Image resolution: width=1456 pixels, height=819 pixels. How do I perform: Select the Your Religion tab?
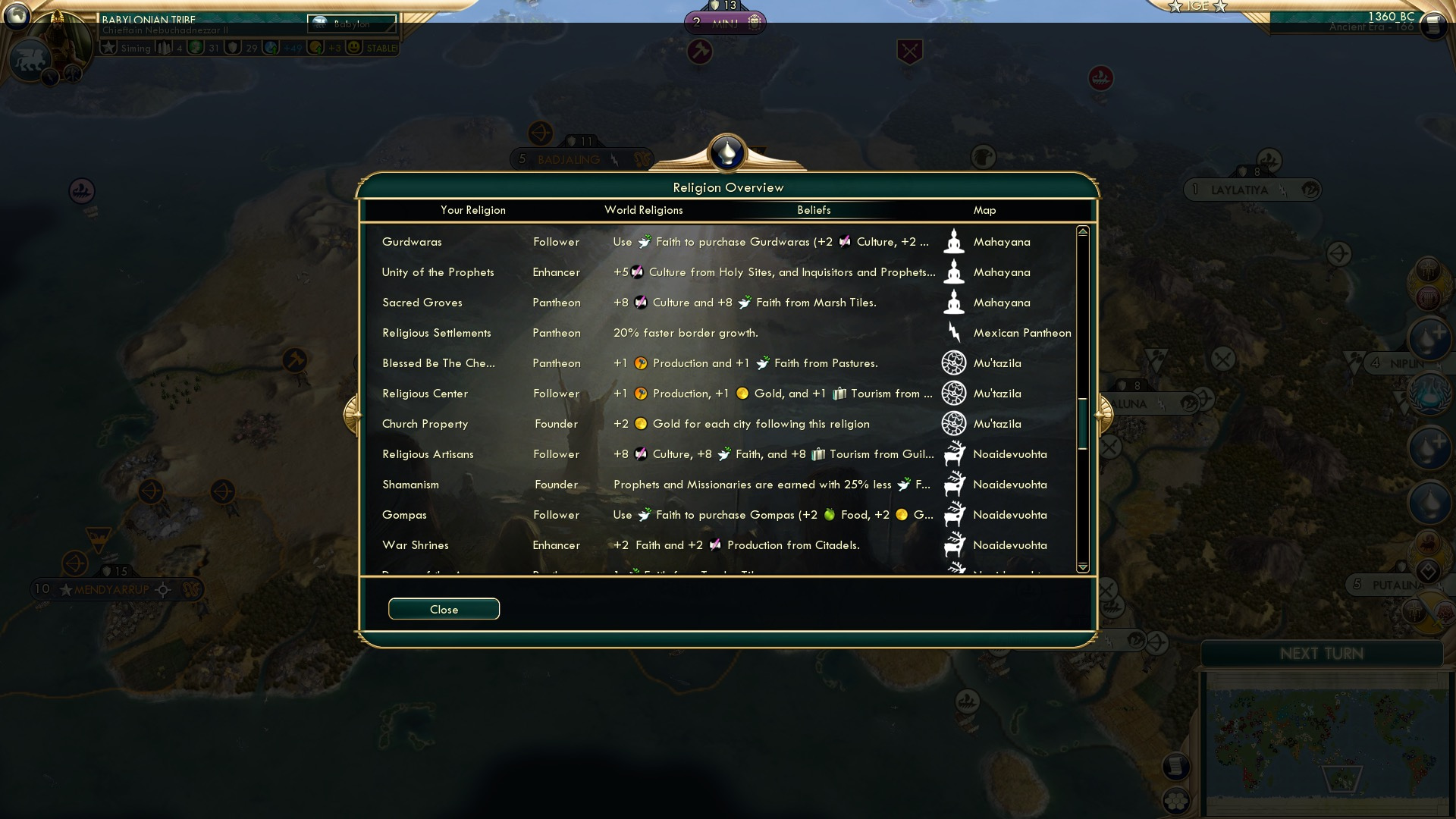click(x=474, y=210)
